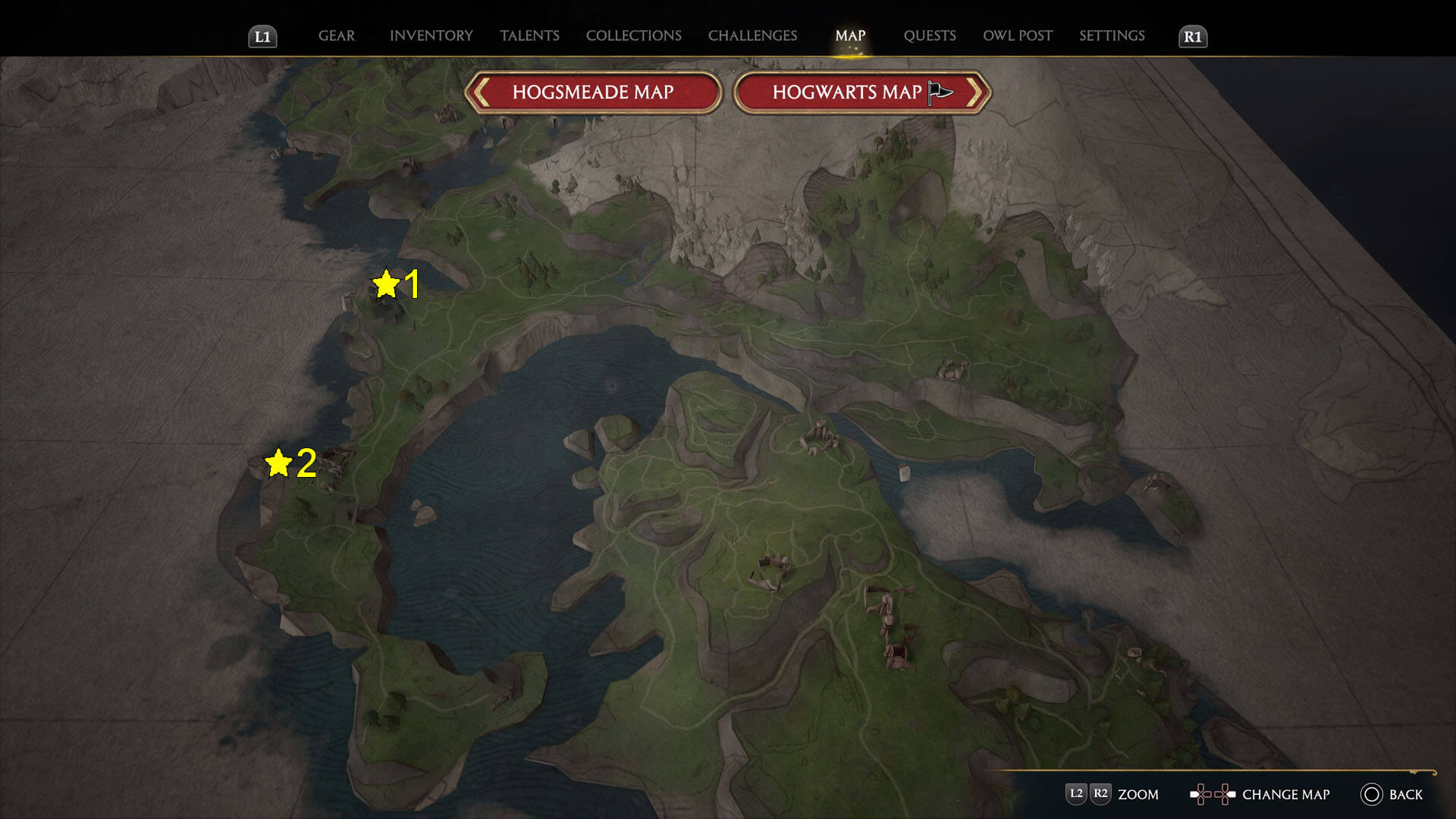Switch to the Hogsmeade Map

(x=593, y=93)
